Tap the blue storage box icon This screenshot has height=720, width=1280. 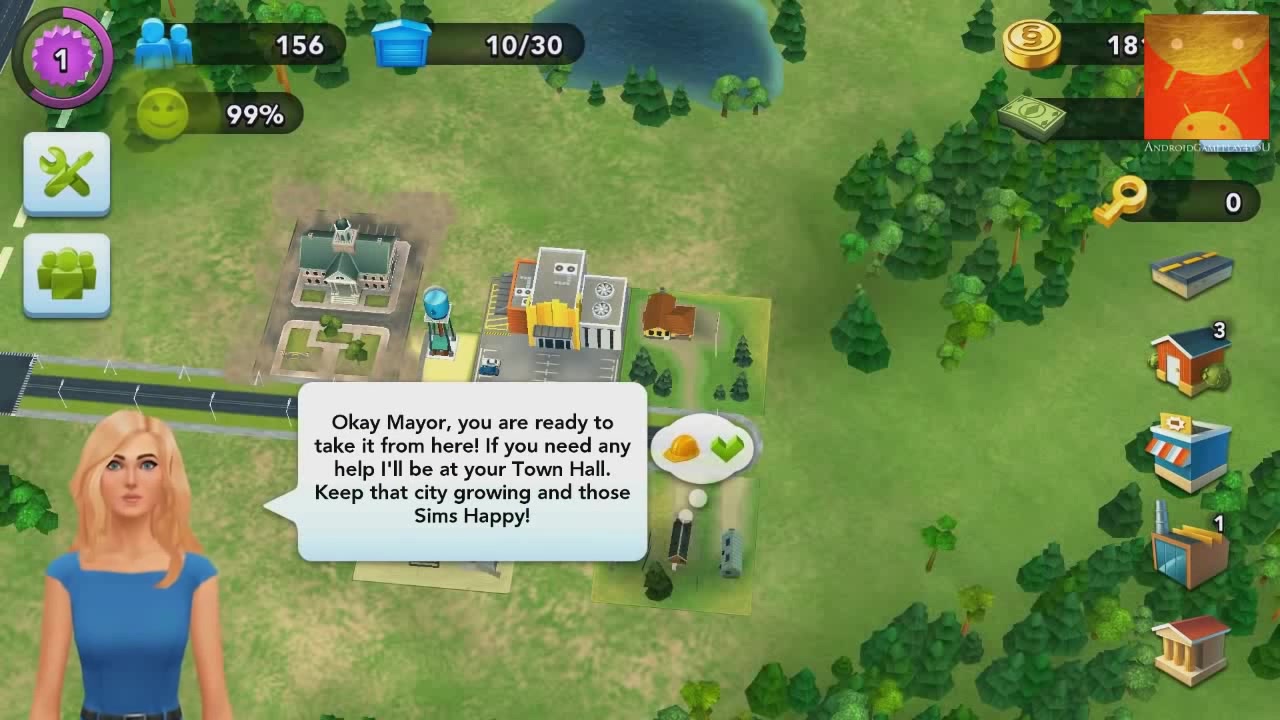[401, 45]
